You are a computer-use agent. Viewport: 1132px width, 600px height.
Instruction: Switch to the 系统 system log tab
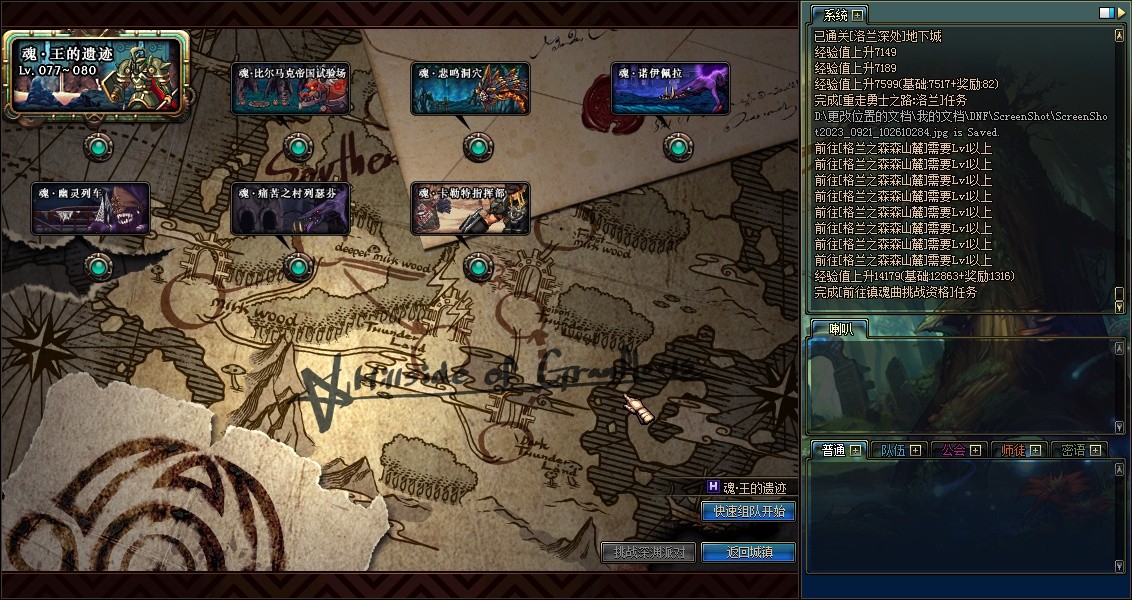831,15
